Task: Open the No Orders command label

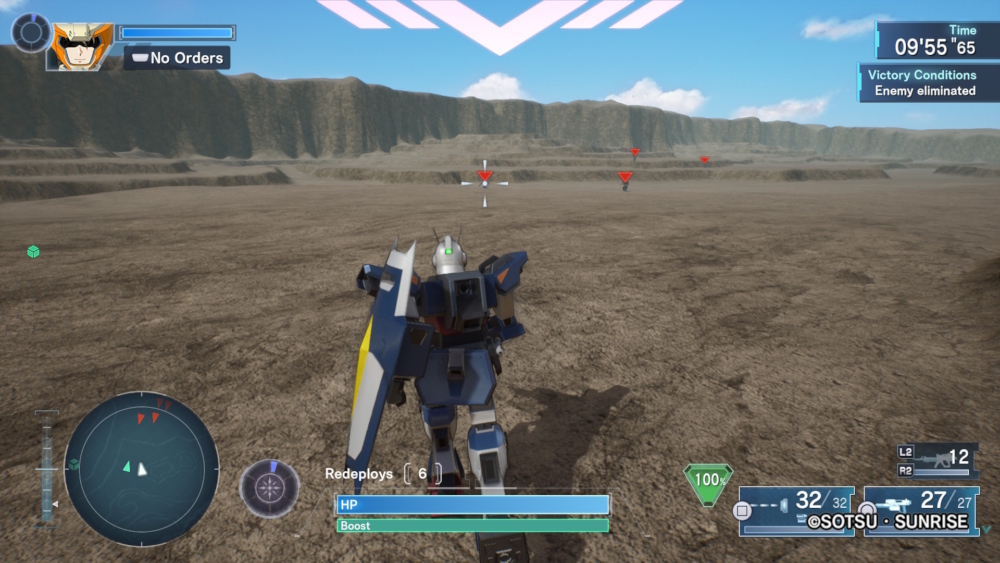Action: [x=177, y=58]
